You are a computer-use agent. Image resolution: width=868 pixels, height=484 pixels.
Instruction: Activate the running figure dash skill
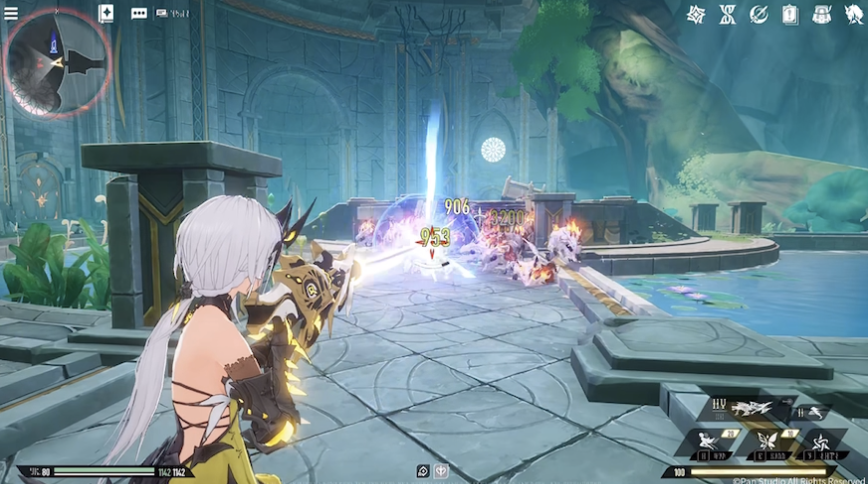(x=812, y=410)
